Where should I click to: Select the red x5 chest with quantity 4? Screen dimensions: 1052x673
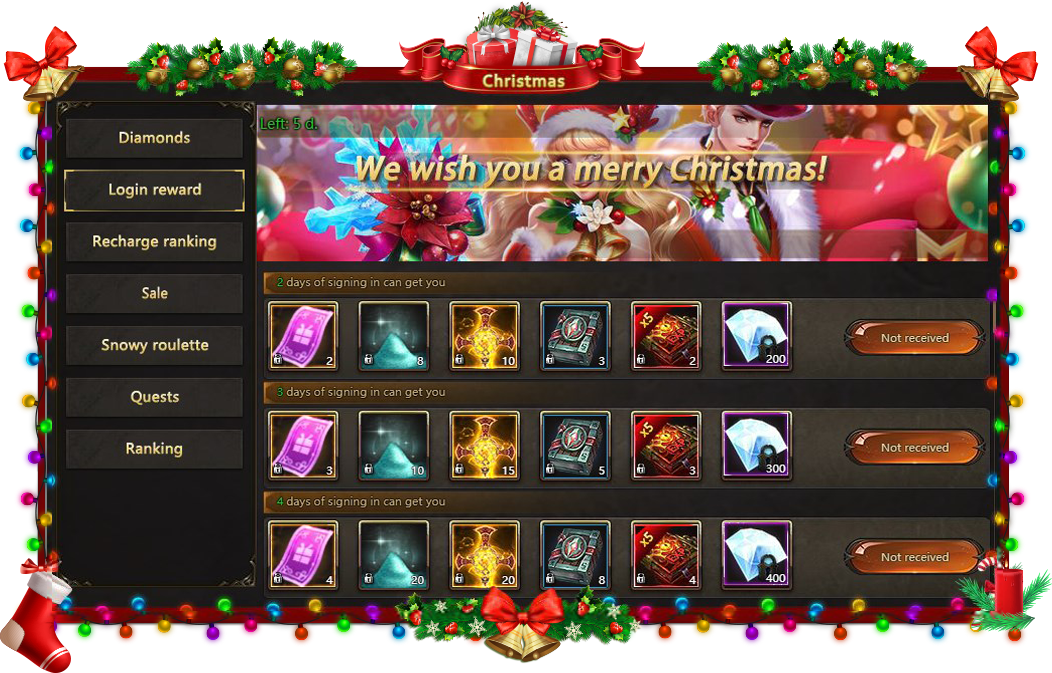point(666,555)
